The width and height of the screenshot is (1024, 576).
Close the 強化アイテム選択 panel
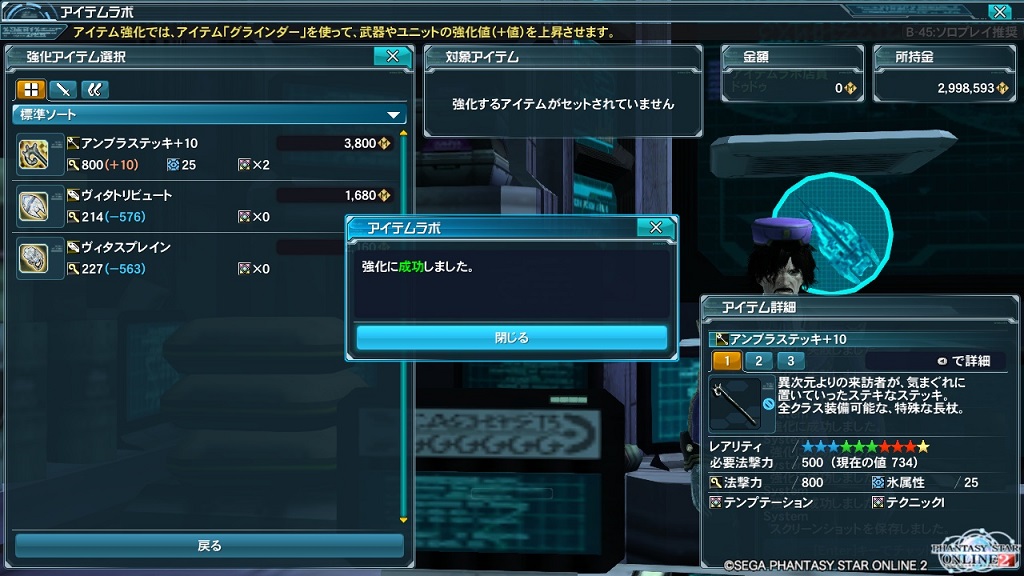pos(392,57)
